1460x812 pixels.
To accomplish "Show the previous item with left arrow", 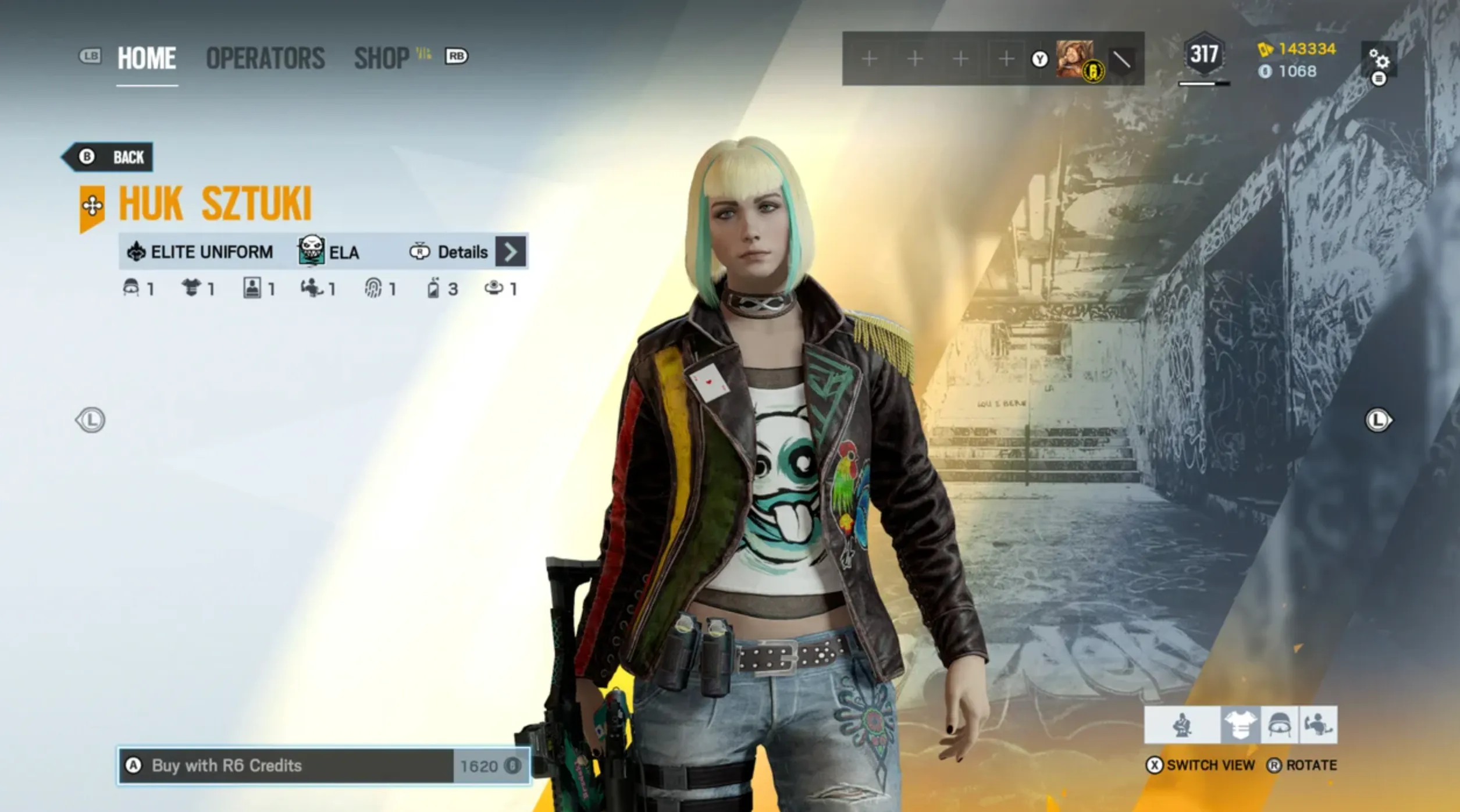I will (x=90, y=420).
